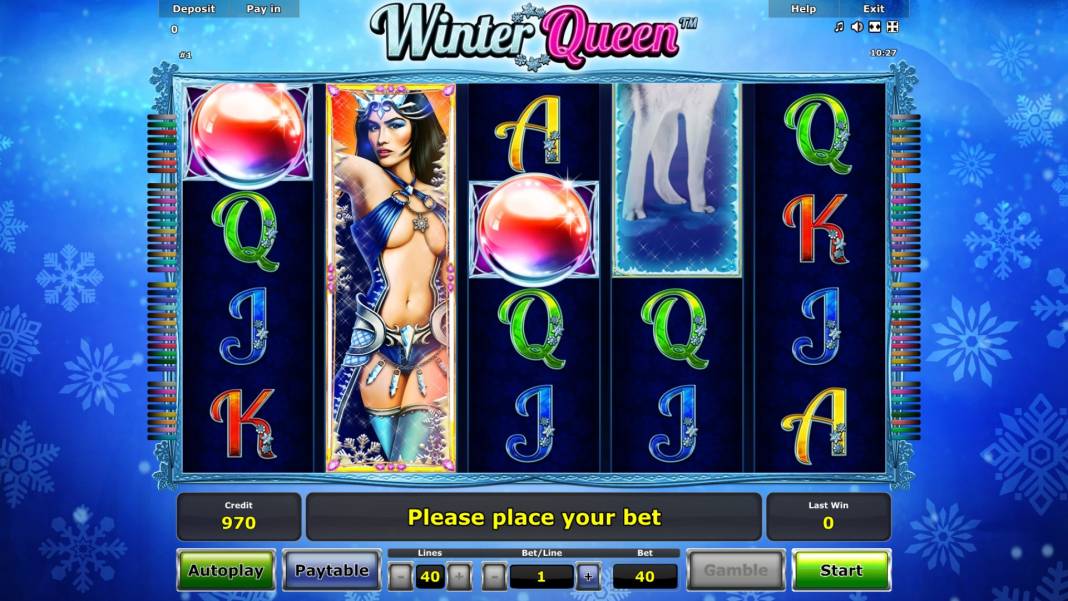Open the Paytable
1068x601 pixels.
point(331,570)
